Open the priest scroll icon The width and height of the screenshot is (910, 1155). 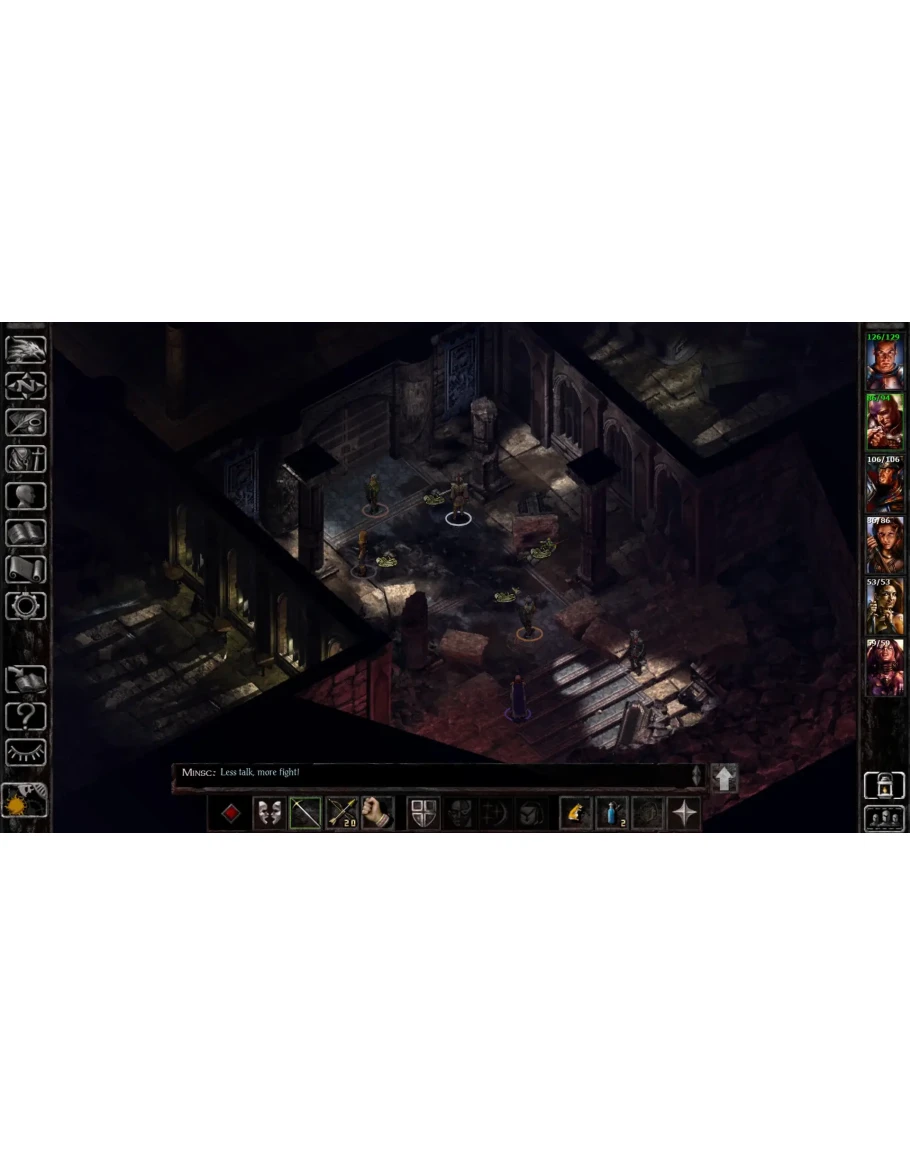point(25,568)
